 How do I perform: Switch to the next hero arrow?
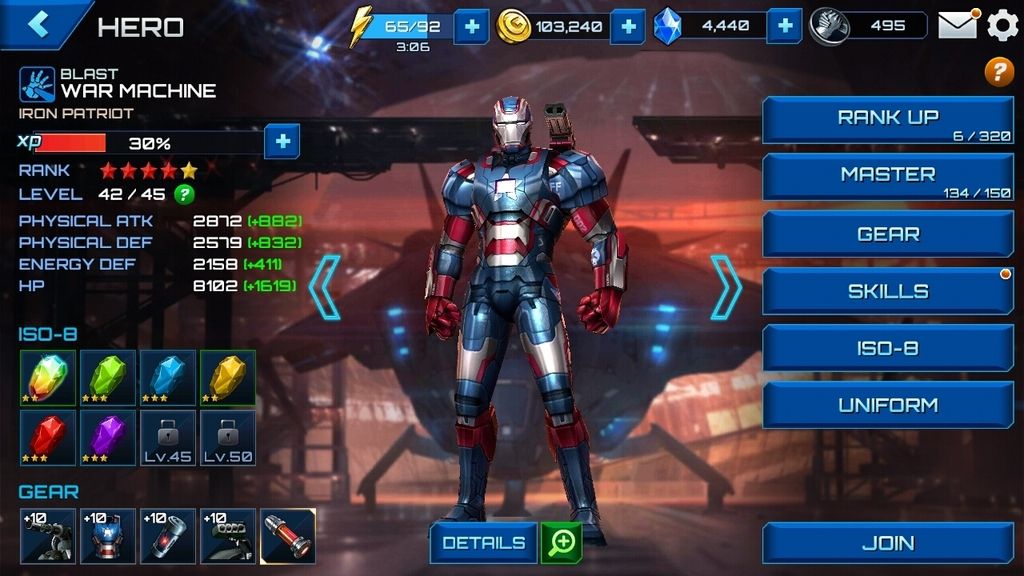[x=726, y=287]
